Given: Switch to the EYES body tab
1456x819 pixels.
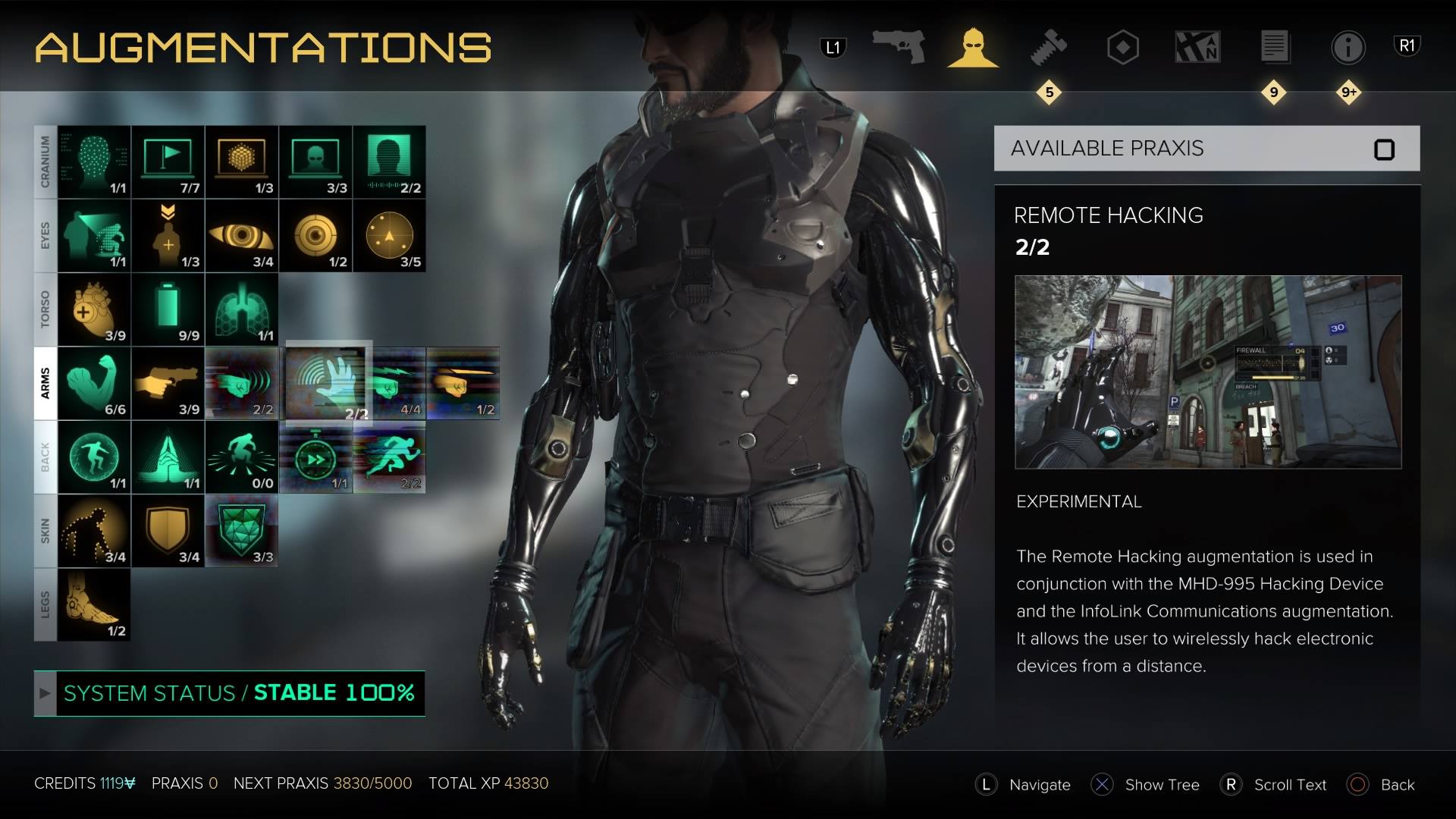Looking at the screenshot, I should [45, 236].
